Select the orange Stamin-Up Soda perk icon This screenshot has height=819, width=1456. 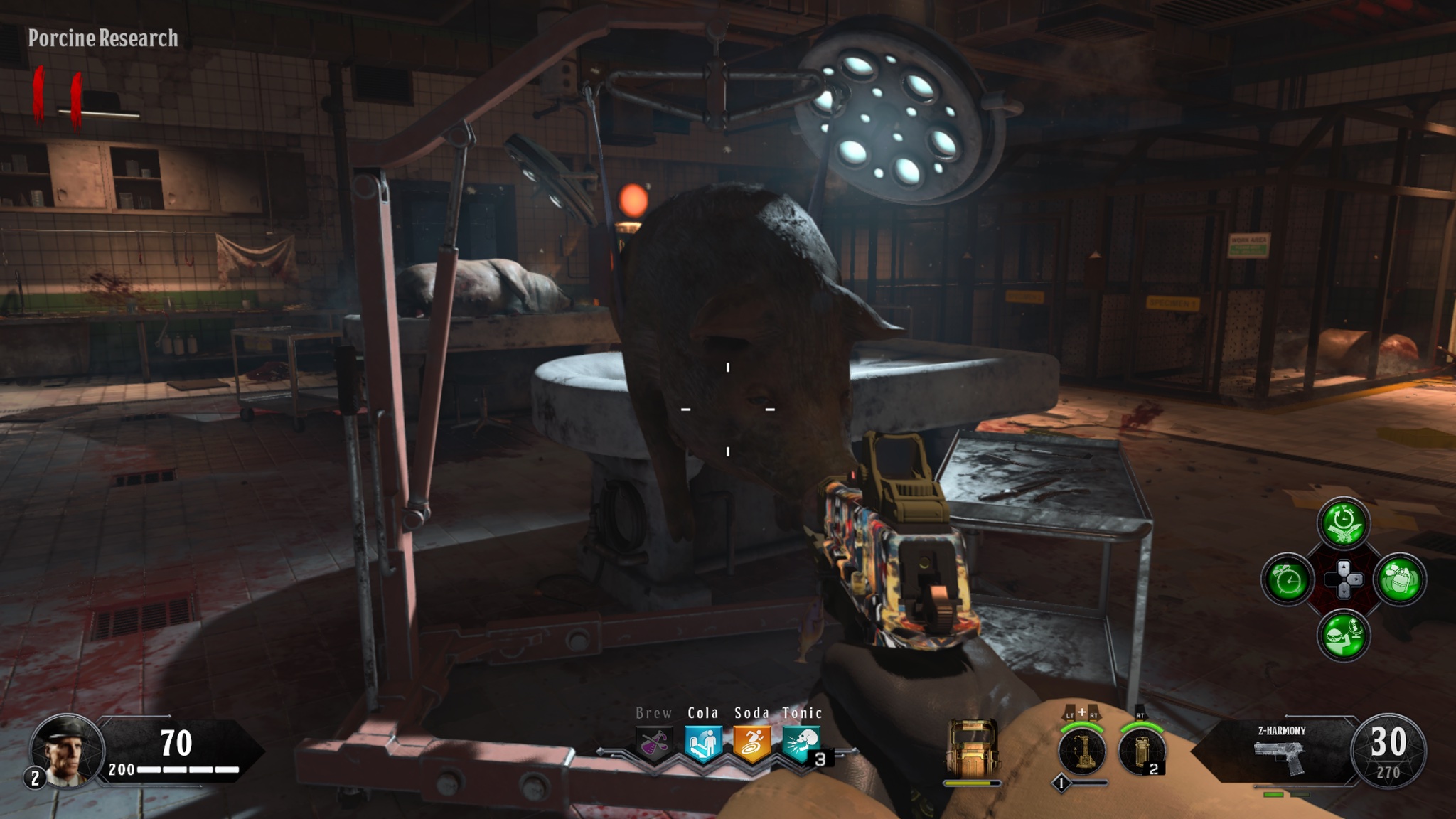click(751, 743)
